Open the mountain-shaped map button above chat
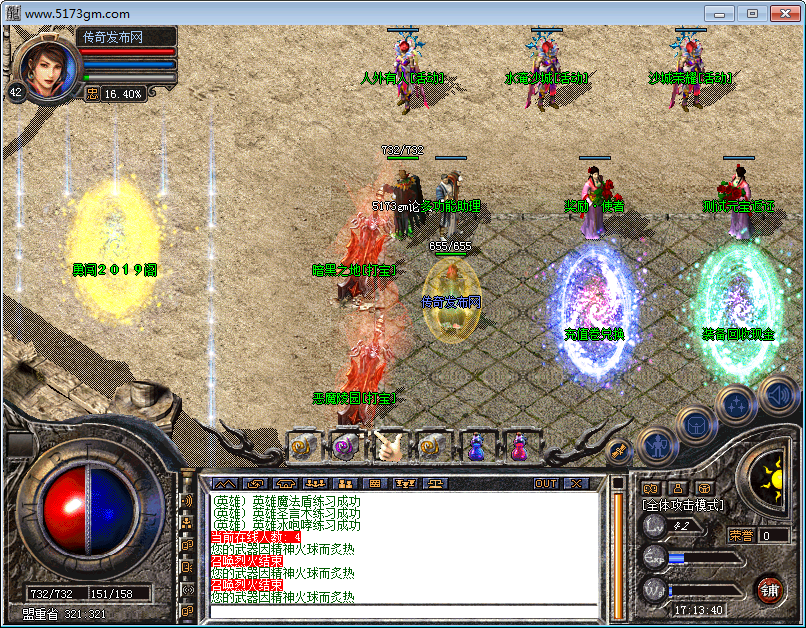Image resolution: width=806 pixels, height=628 pixels. [x=221, y=484]
